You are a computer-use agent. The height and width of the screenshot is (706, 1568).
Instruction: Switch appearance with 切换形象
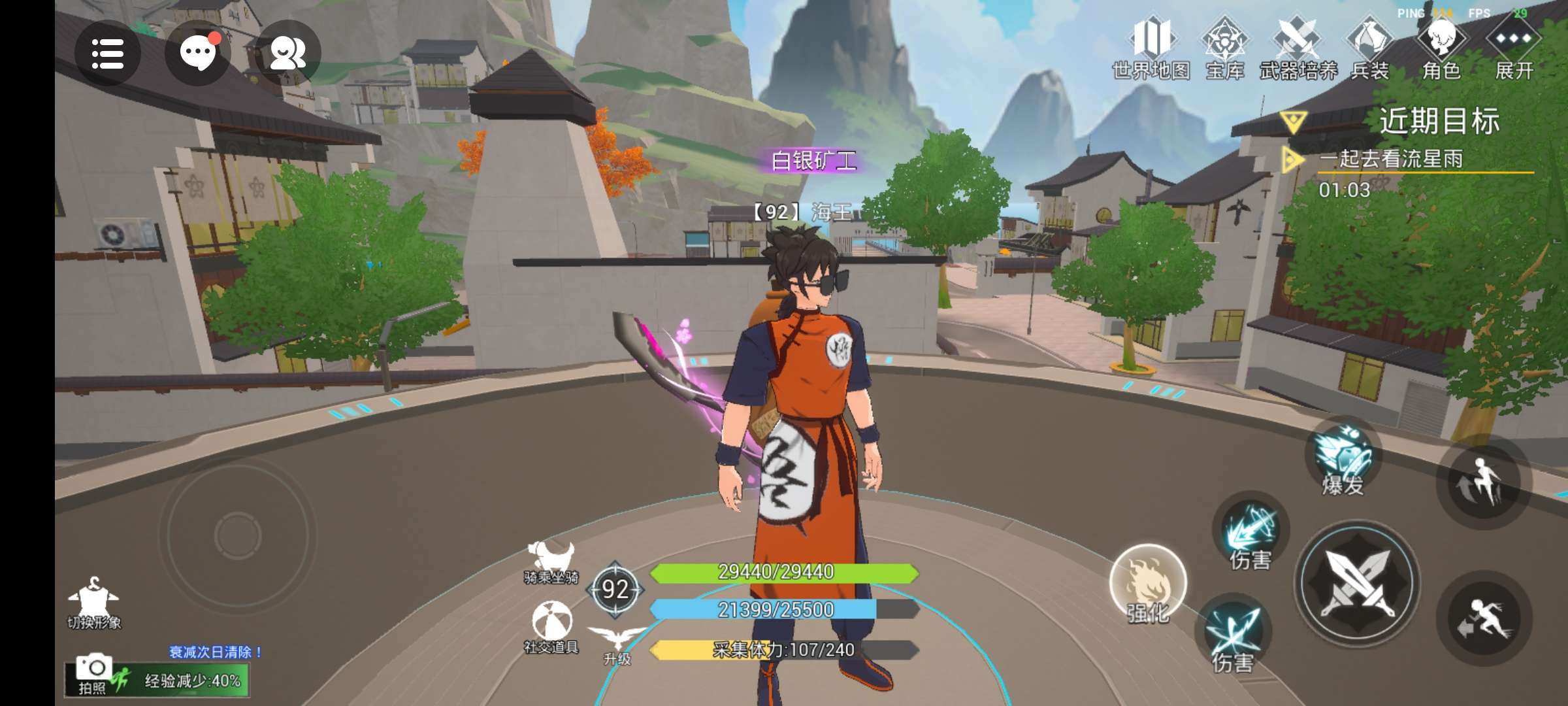pyautogui.click(x=94, y=603)
